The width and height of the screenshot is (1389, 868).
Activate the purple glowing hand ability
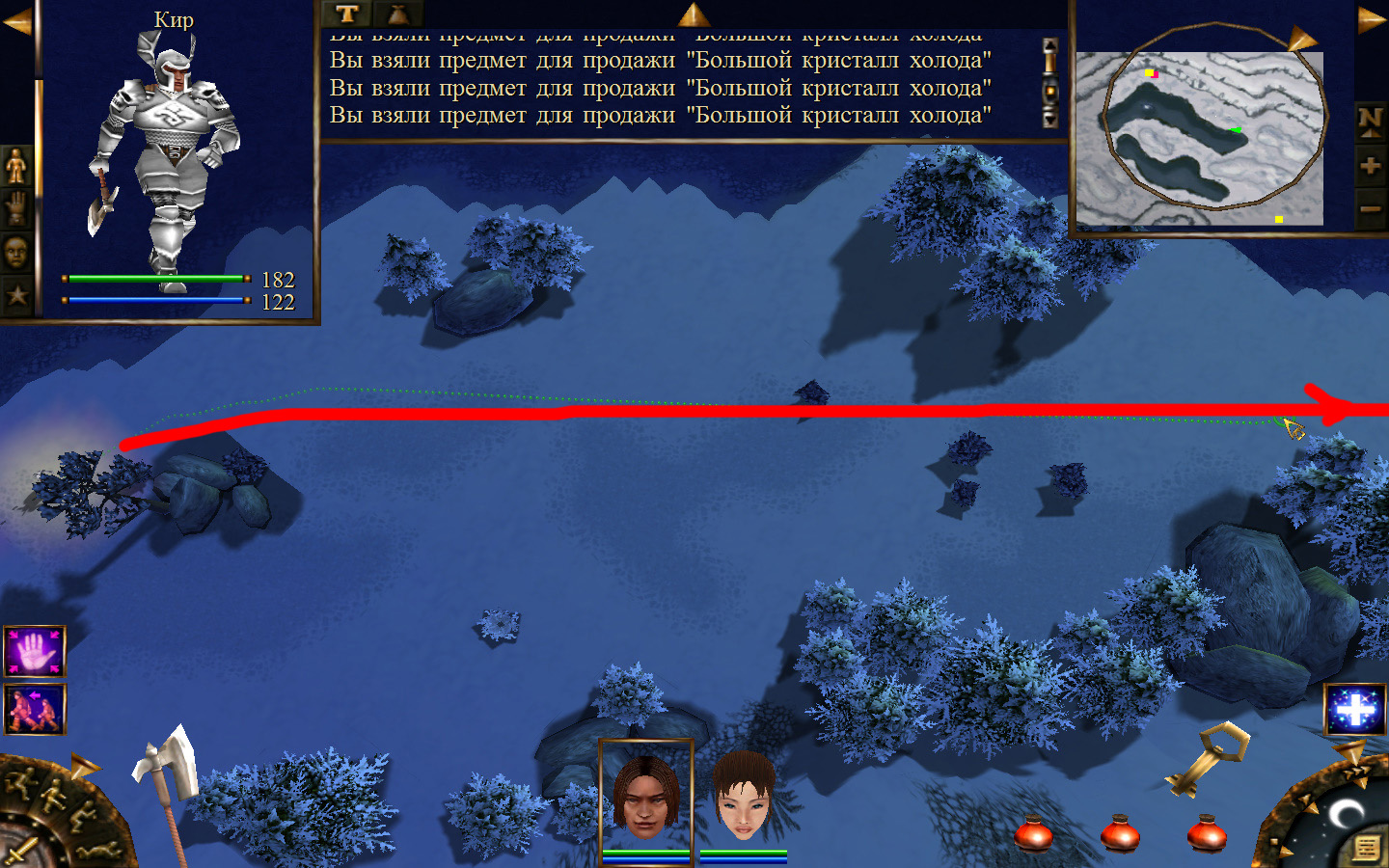(35, 652)
